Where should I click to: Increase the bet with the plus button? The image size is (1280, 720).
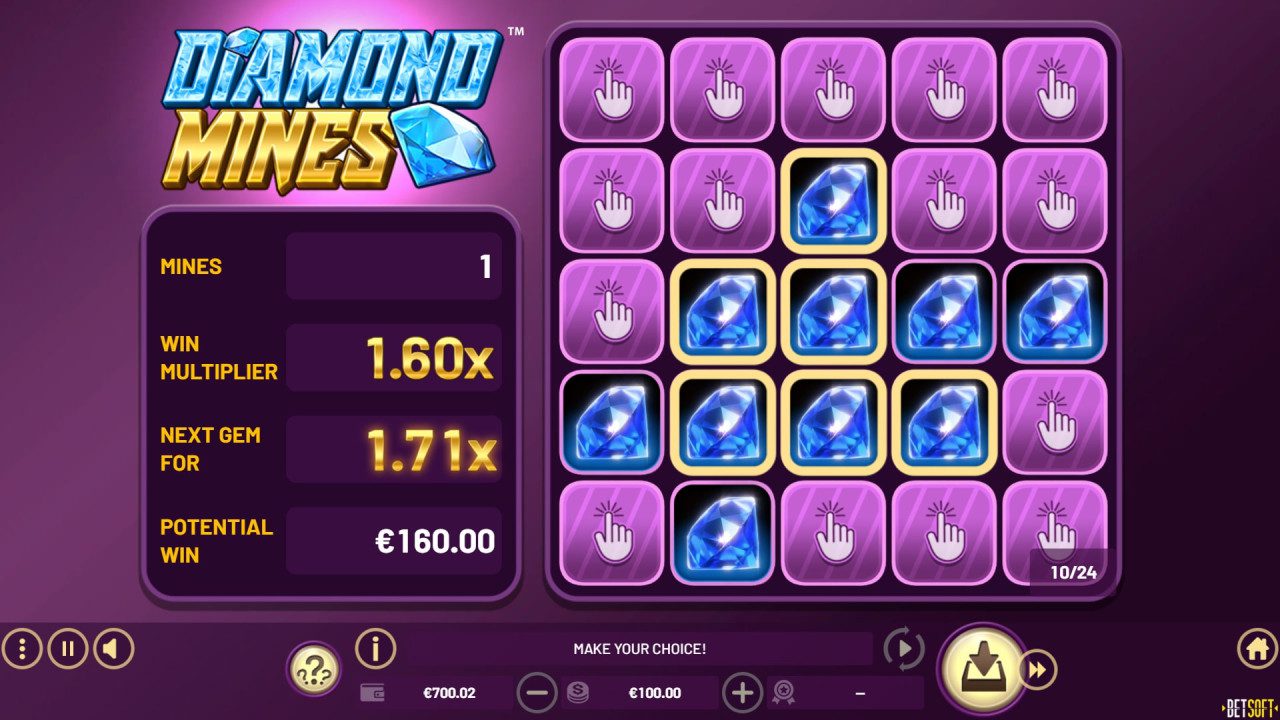coord(742,692)
